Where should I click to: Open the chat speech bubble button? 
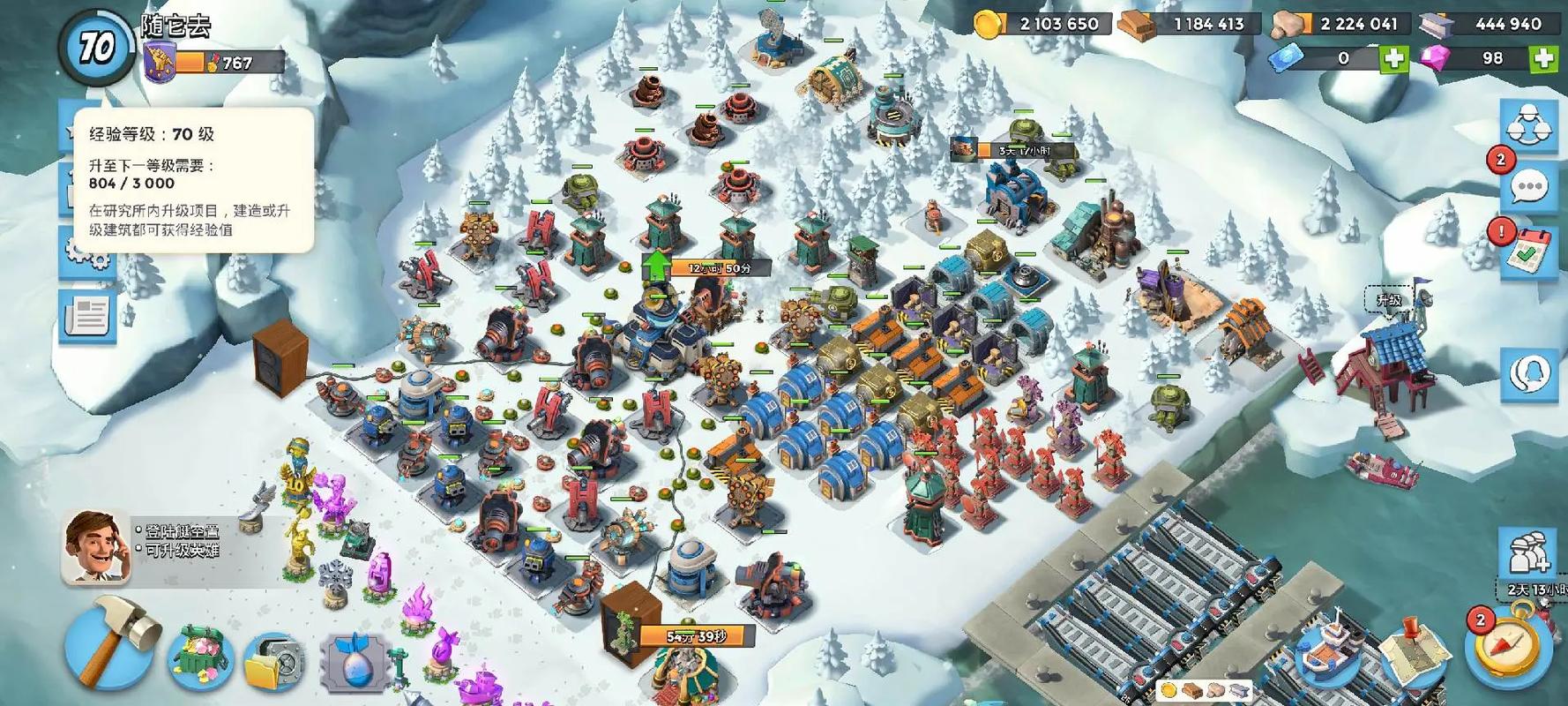tap(1530, 186)
